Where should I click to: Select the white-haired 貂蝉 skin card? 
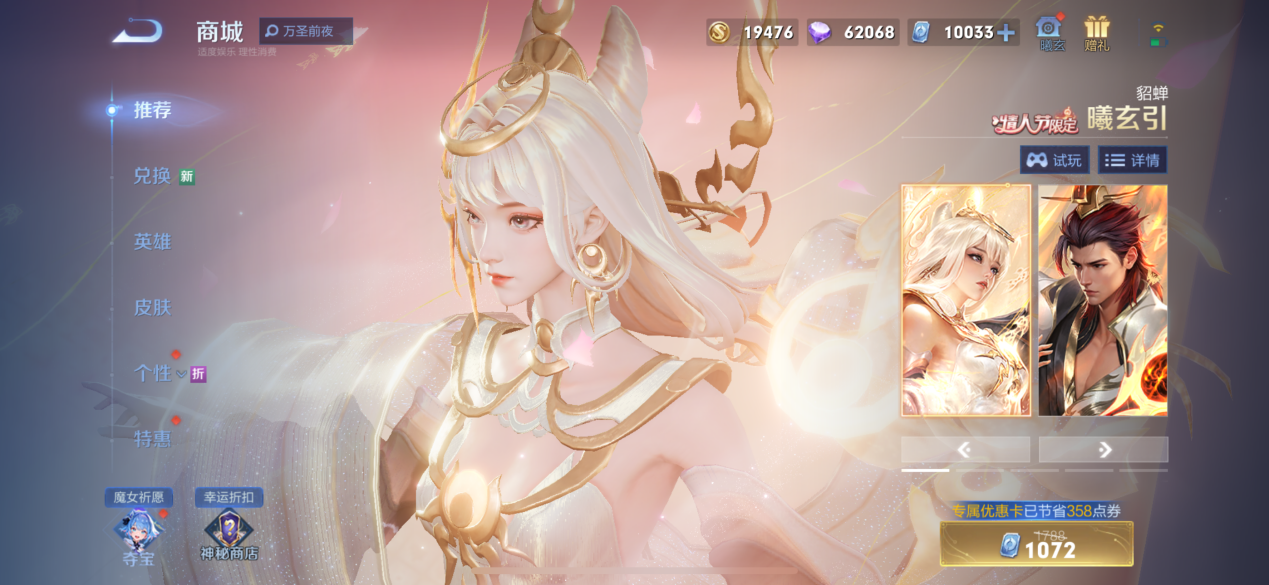point(965,300)
